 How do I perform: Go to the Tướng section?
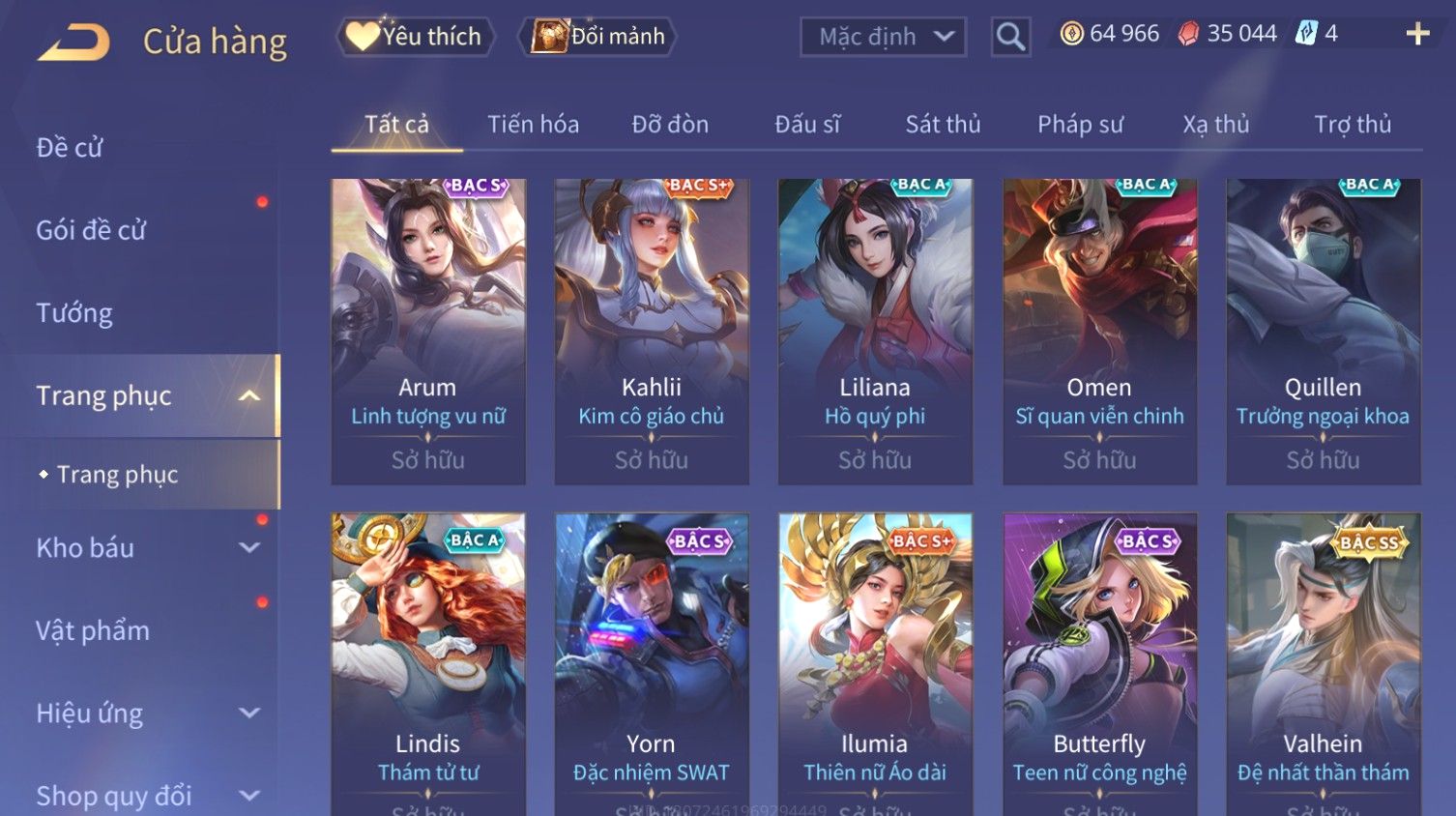tap(74, 313)
